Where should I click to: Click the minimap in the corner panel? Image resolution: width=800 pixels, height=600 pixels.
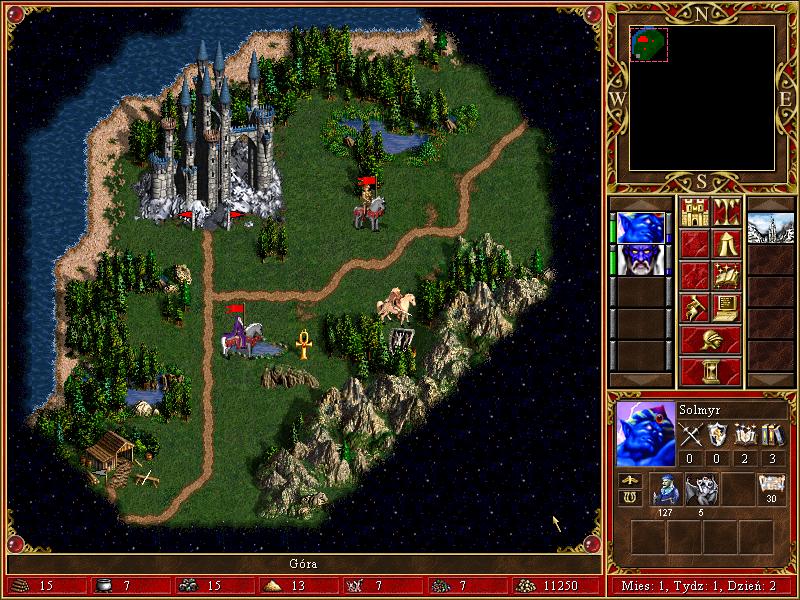(x=703, y=98)
